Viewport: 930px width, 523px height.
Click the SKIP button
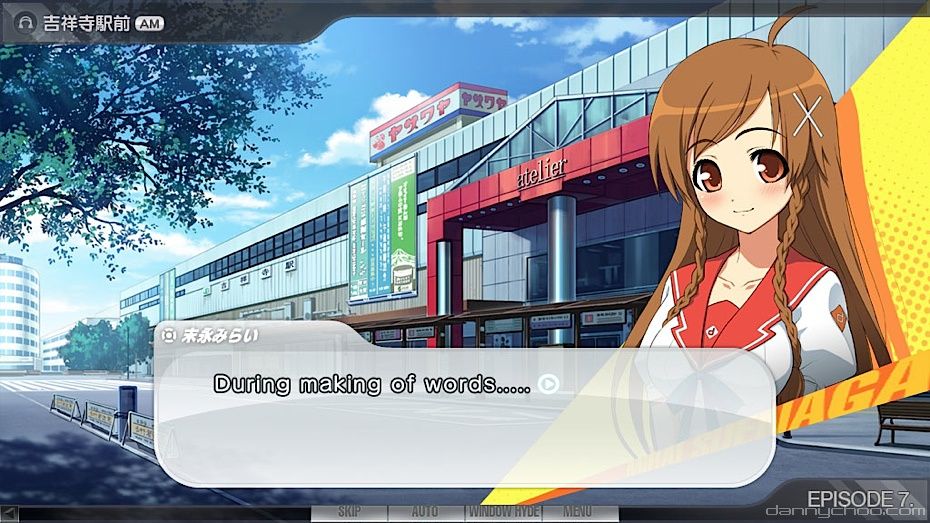(x=349, y=512)
